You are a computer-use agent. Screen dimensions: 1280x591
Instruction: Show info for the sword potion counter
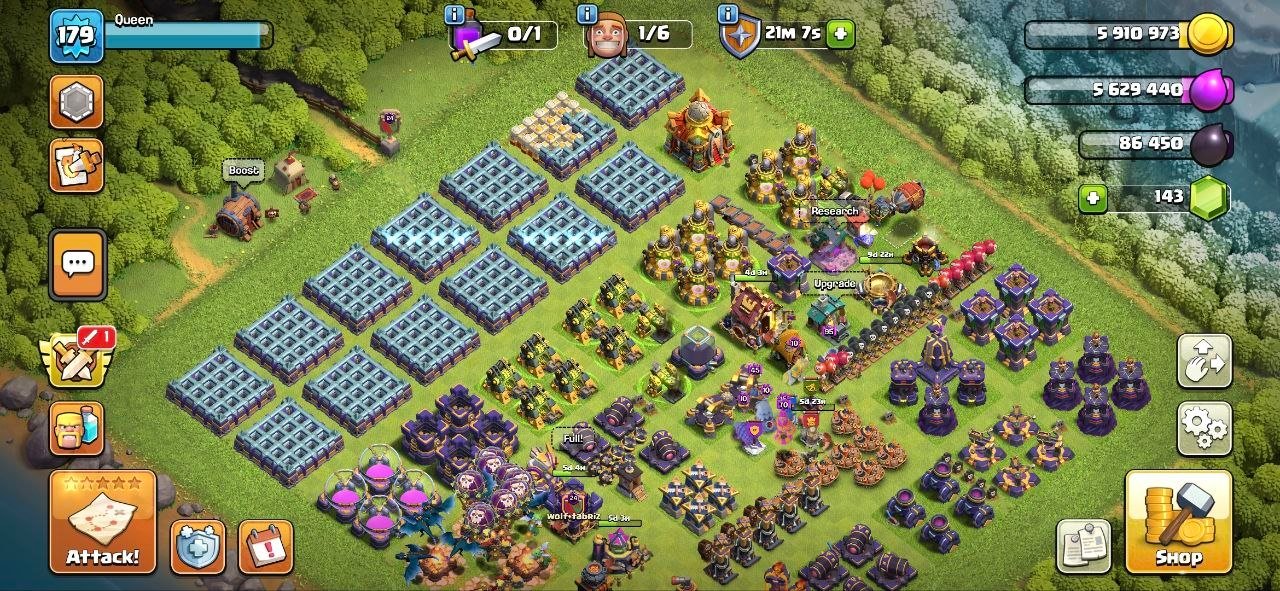point(455,14)
